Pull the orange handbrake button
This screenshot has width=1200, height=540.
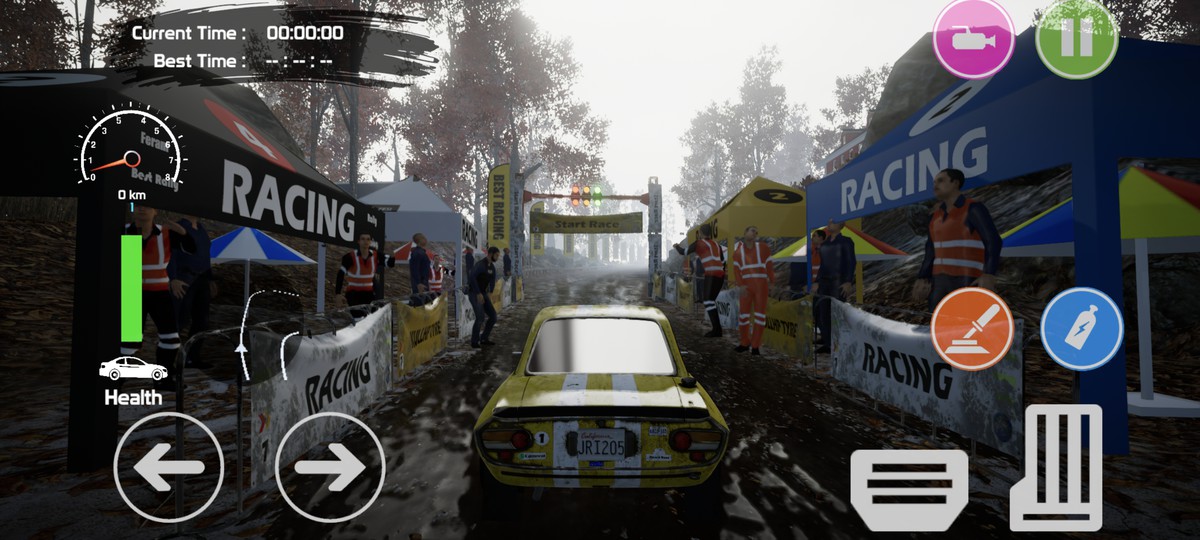972,329
